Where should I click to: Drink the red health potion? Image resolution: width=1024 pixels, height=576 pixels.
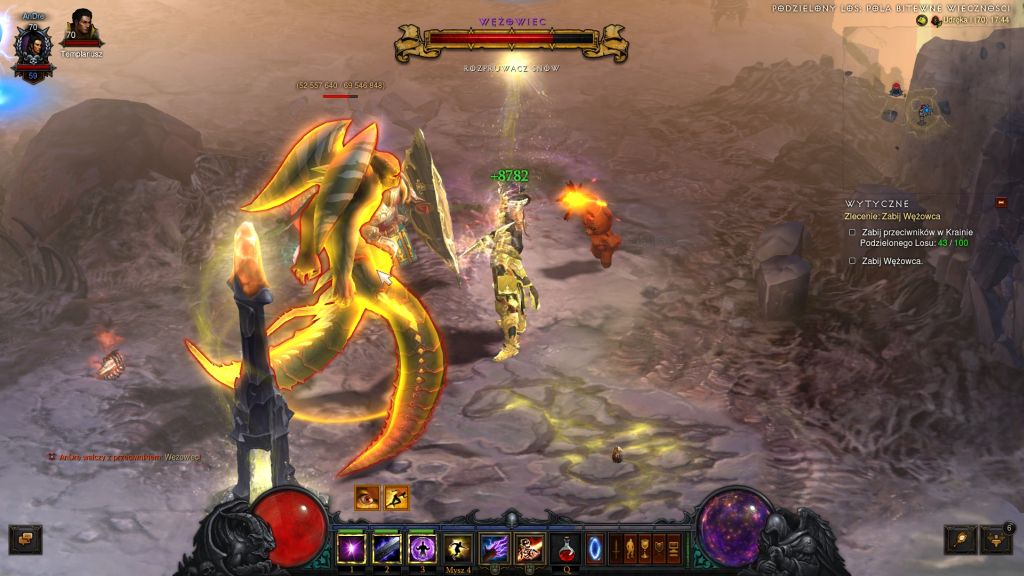pyautogui.click(x=565, y=548)
